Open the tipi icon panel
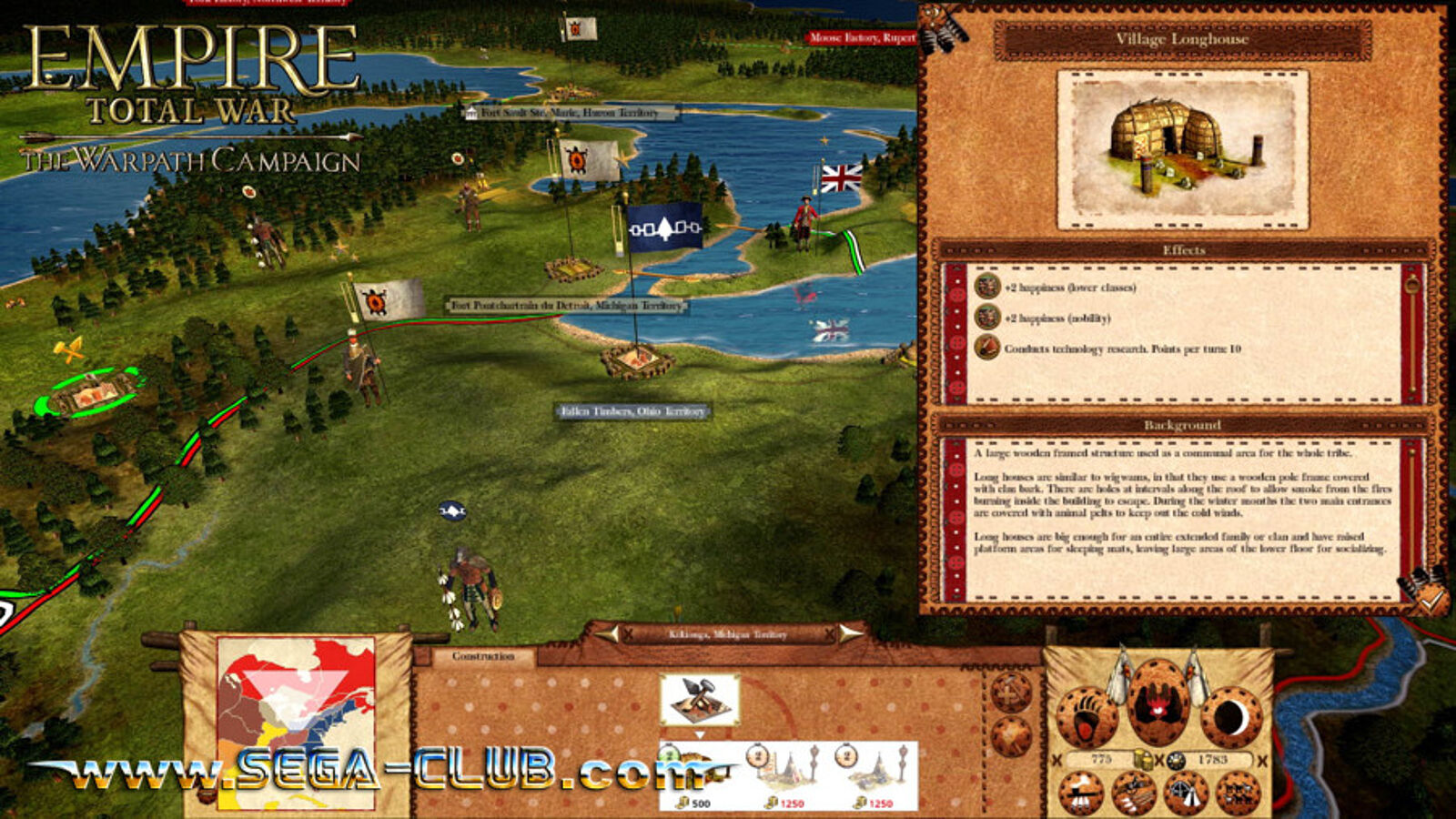Viewport: 1456px width, 819px height. pos(1185,794)
